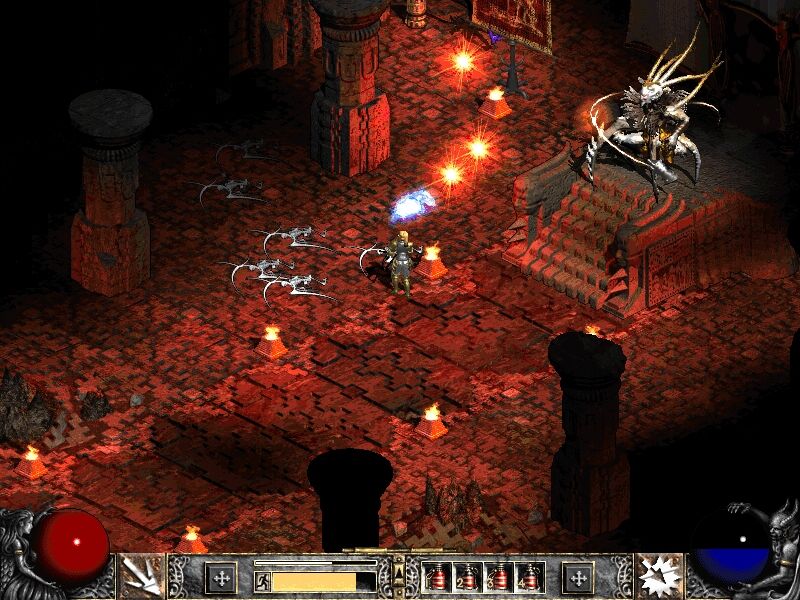Select the multiple arrow left skill icon
Image resolution: width=800 pixels, height=600 pixels.
click(x=139, y=576)
